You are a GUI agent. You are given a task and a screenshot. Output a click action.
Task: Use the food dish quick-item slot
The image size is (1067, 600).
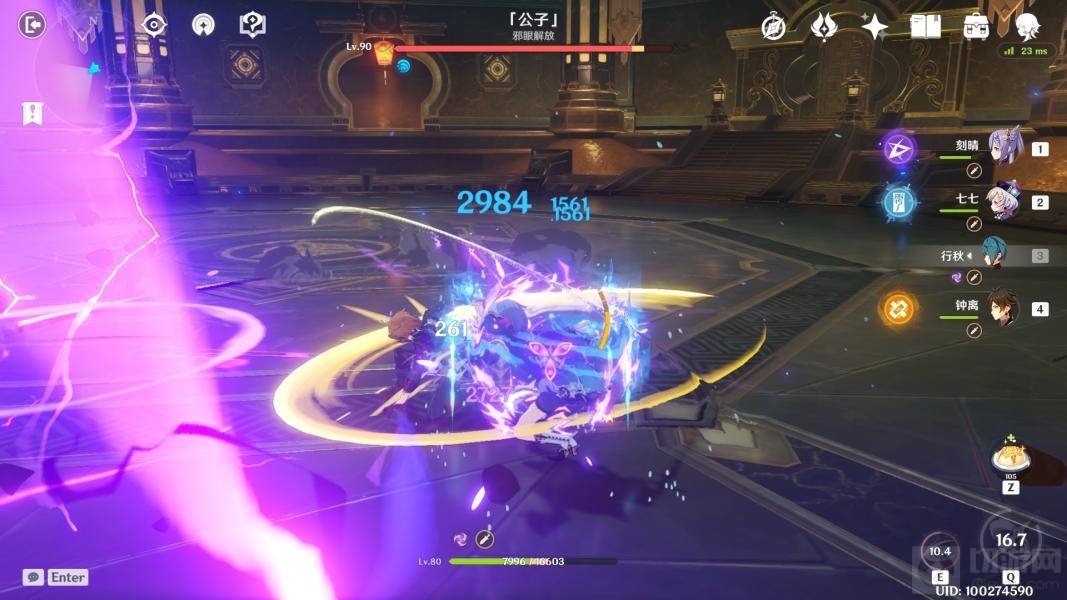pos(1011,459)
